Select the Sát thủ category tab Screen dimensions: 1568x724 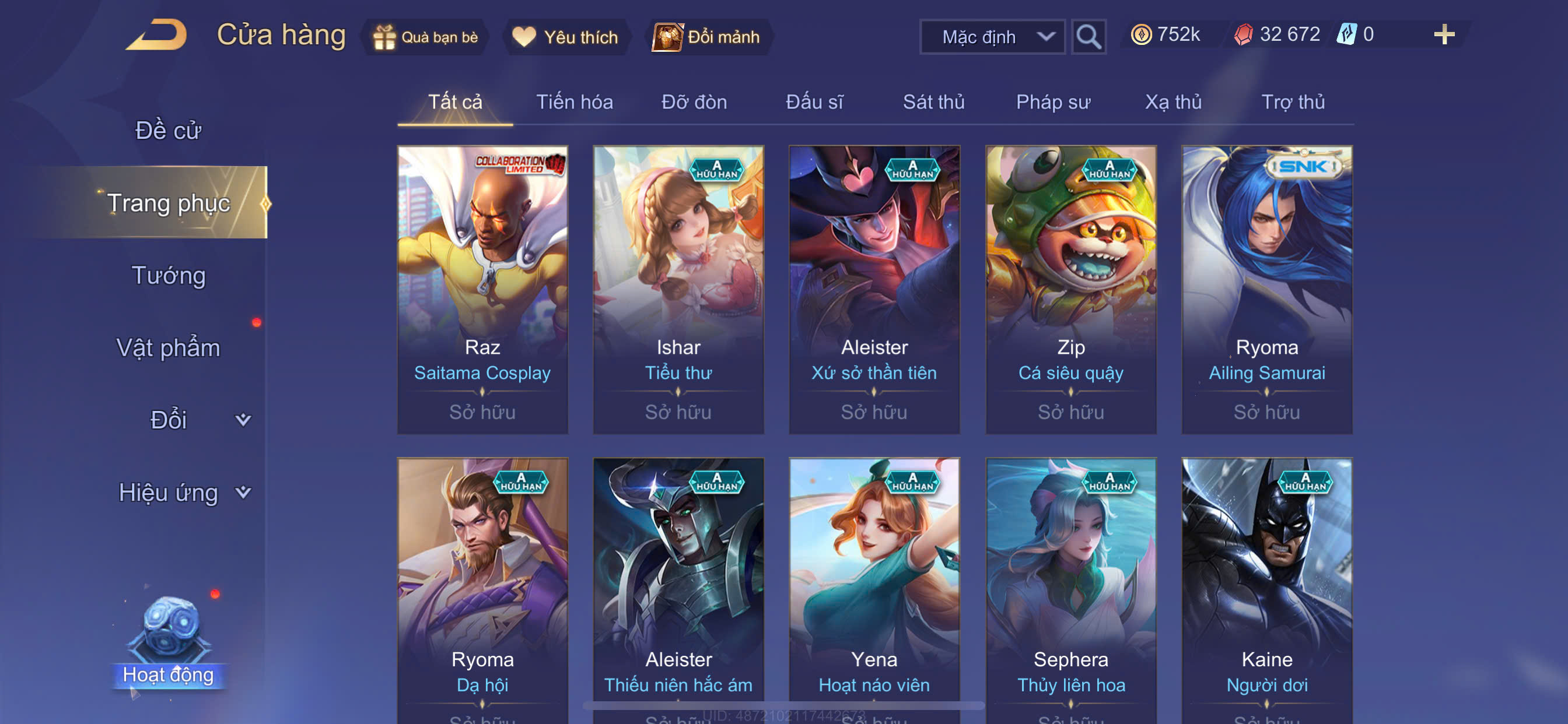click(933, 101)
